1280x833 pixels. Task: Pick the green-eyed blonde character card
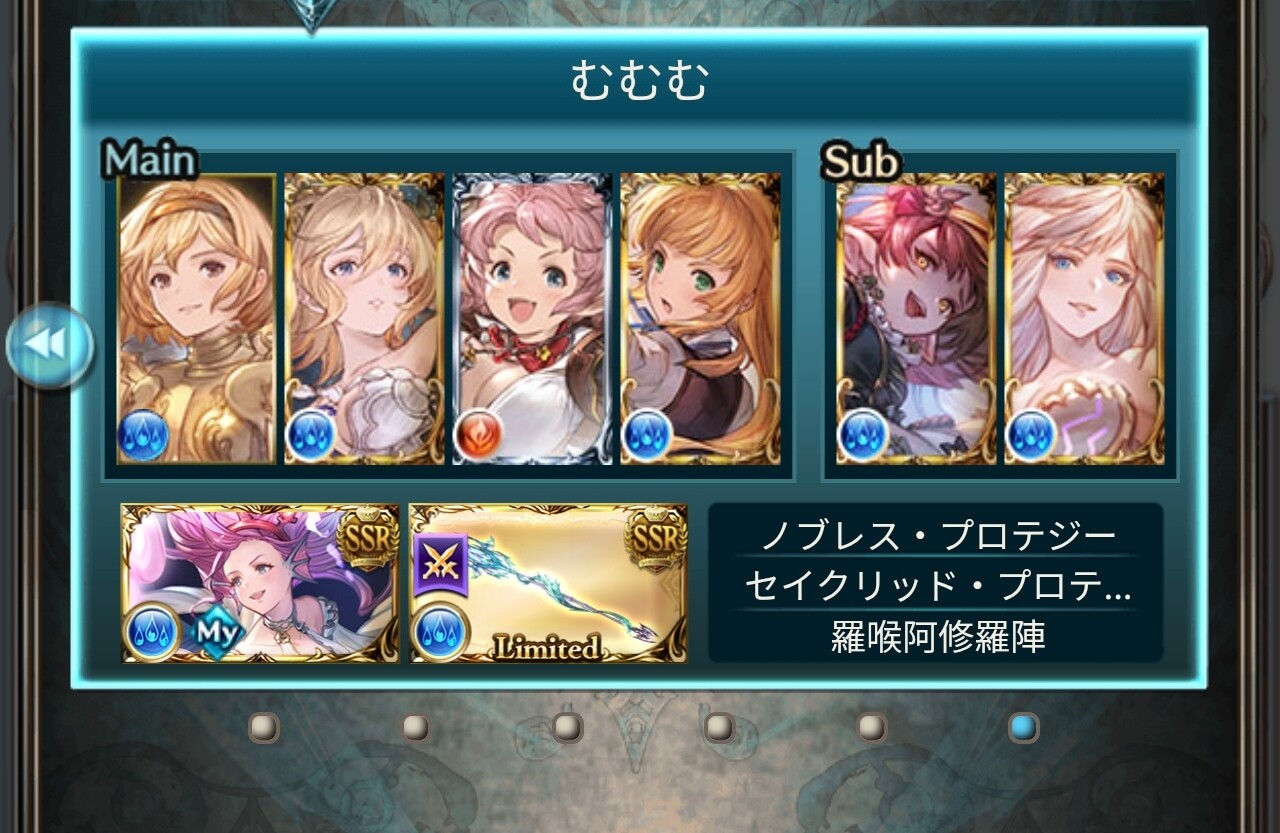click(x=700, y=318)
